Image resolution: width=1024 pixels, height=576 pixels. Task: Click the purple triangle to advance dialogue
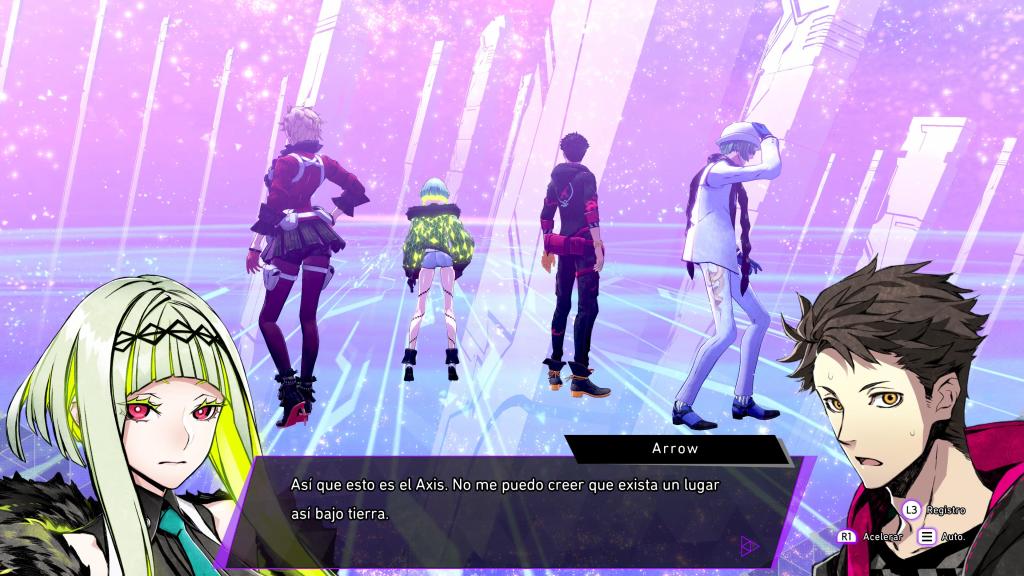749,546
